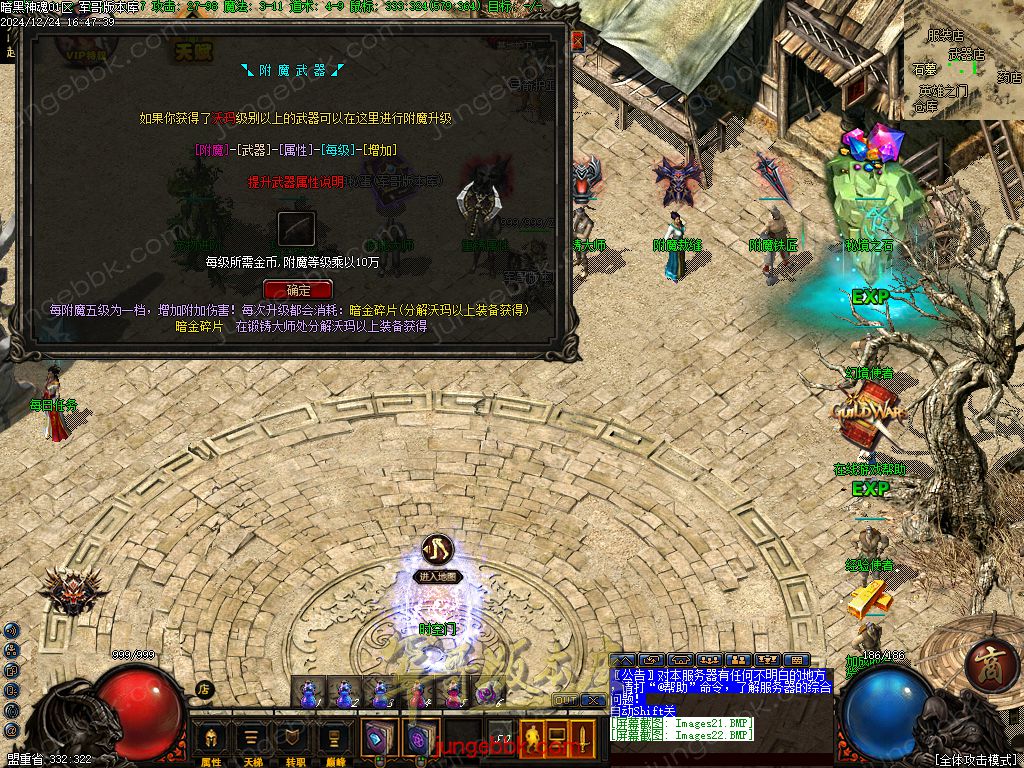Image resolution: width=1024 pixels, height=768 pixels.
Task: Select the first chat channel tab with up-arrow
Action: click(x=622, y=660)
